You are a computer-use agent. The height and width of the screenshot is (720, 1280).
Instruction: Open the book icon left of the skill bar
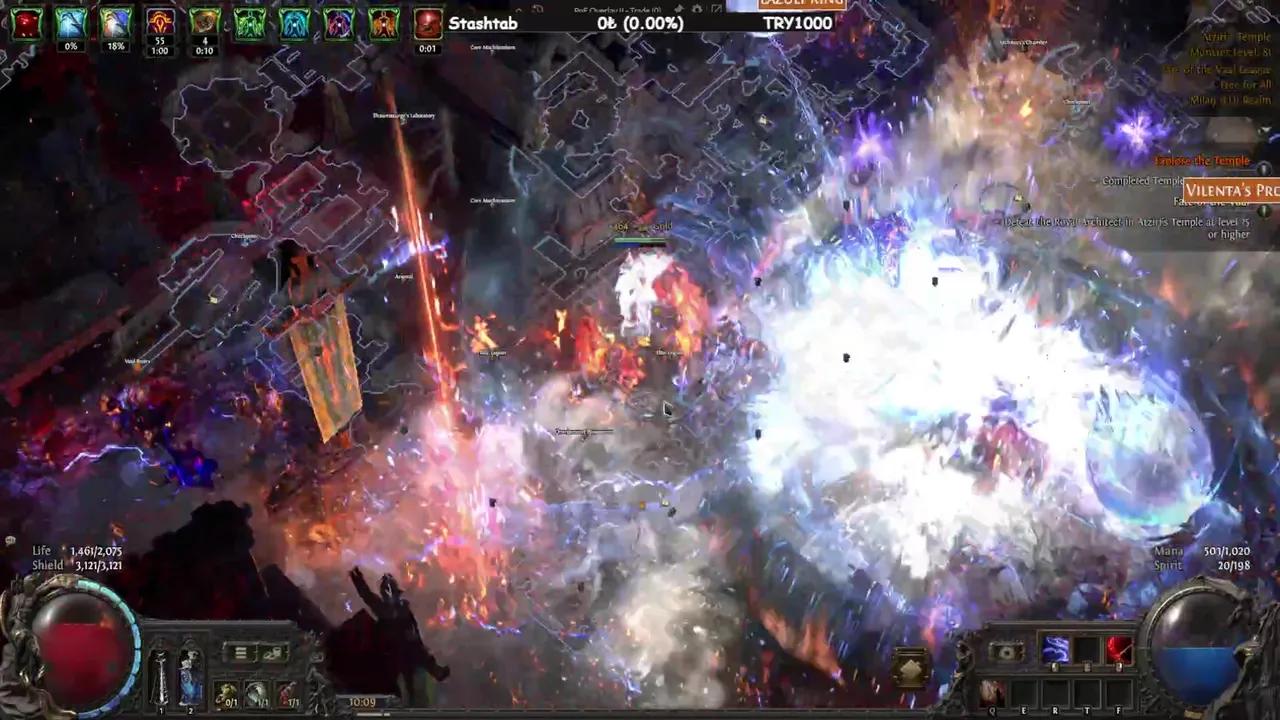click(x=1007, y=652)
